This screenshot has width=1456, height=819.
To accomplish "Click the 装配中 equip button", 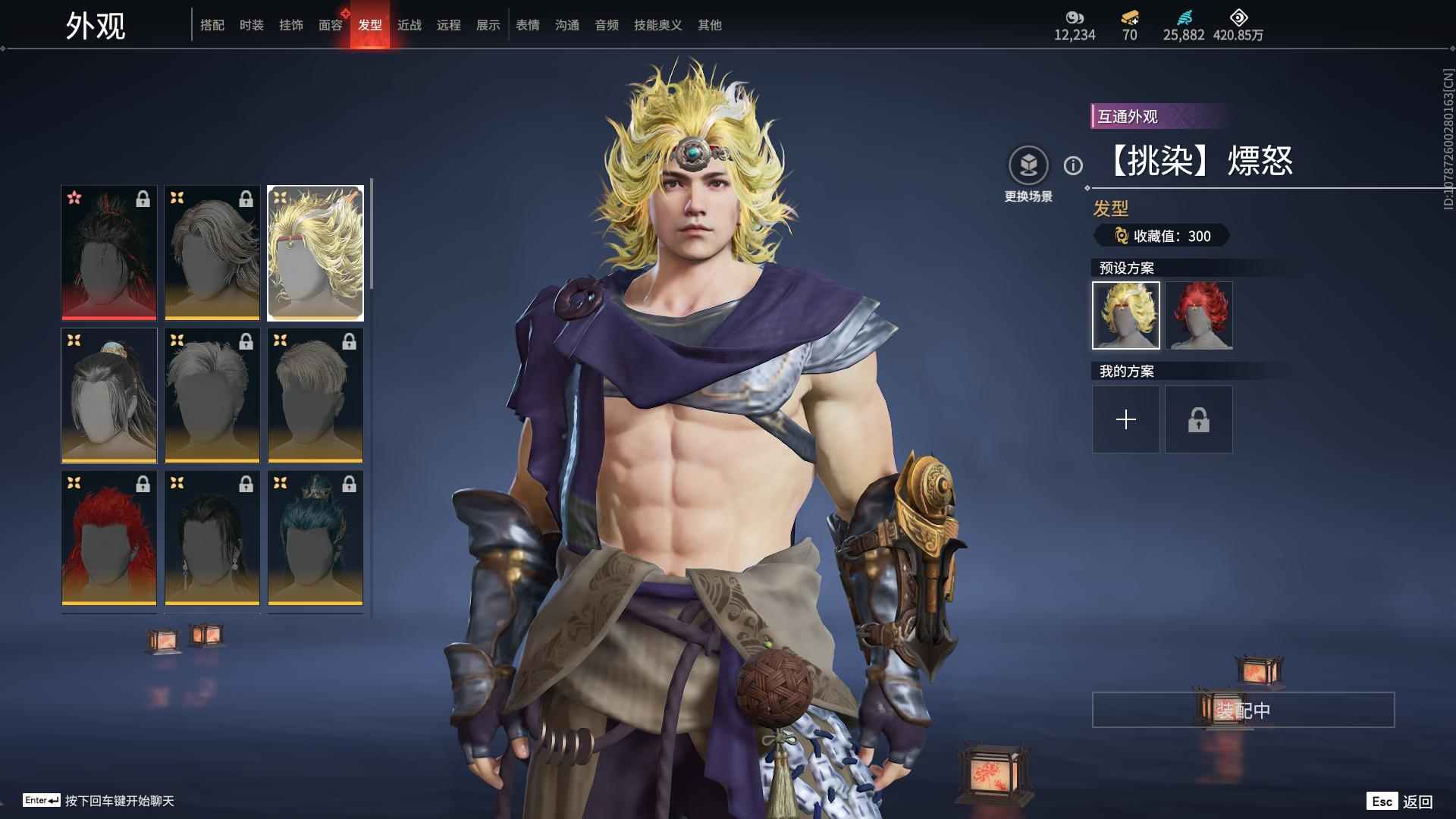I will (1243, 710).
